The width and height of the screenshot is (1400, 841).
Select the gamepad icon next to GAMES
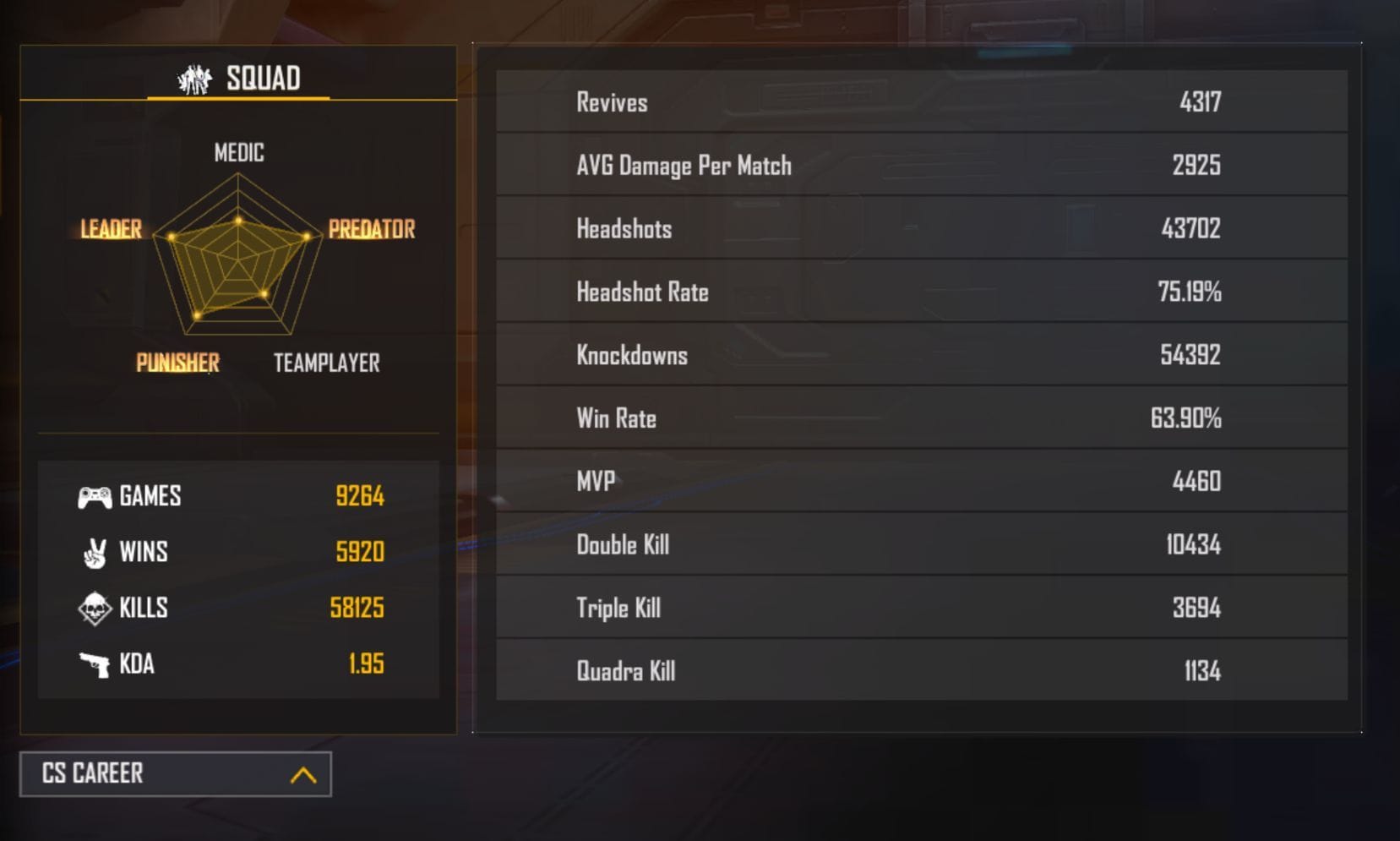(x=93, y=496)
